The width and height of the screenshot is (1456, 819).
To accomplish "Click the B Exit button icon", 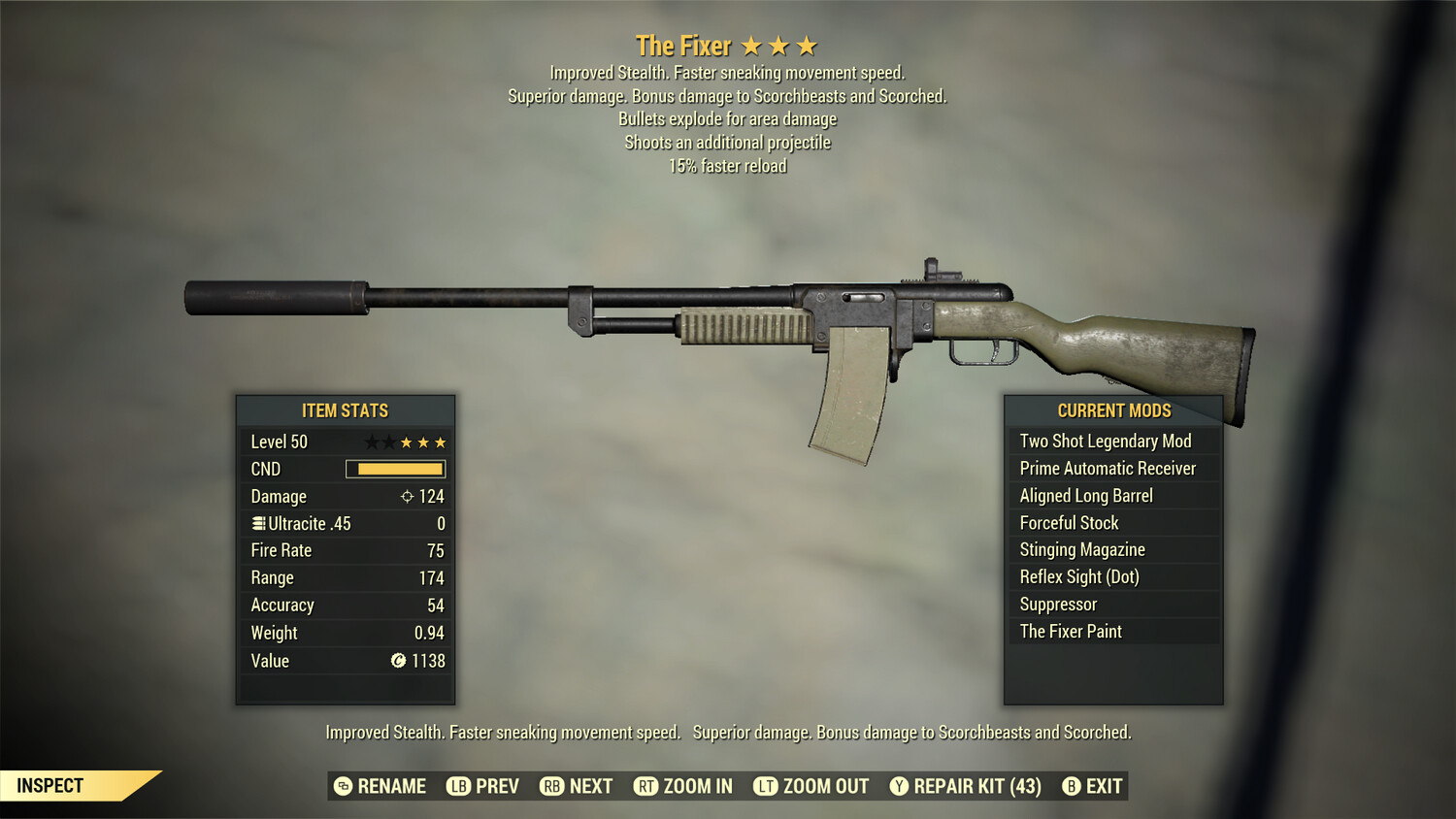I will [x=1072, y=786].
